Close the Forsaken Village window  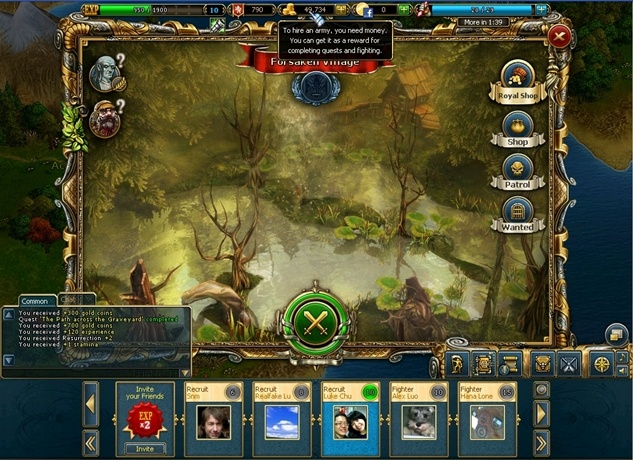point(559,37)
